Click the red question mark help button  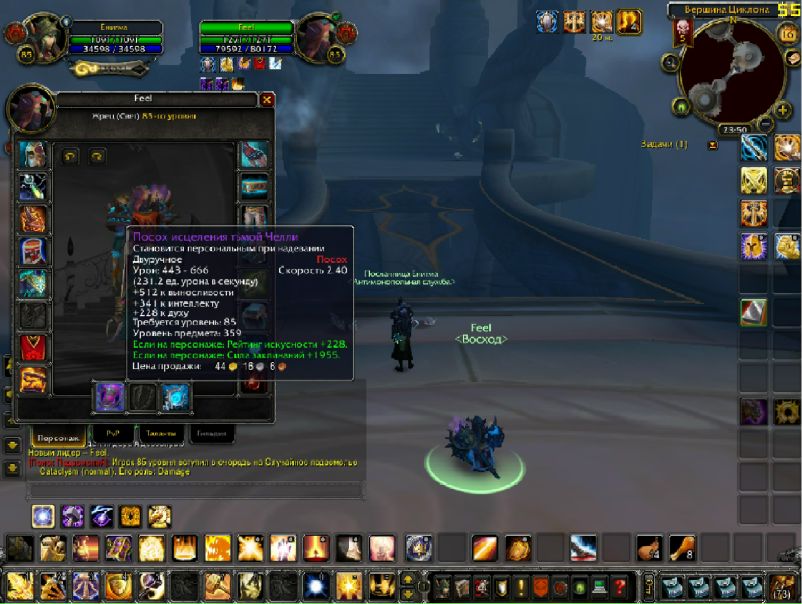tap(621, 586)
